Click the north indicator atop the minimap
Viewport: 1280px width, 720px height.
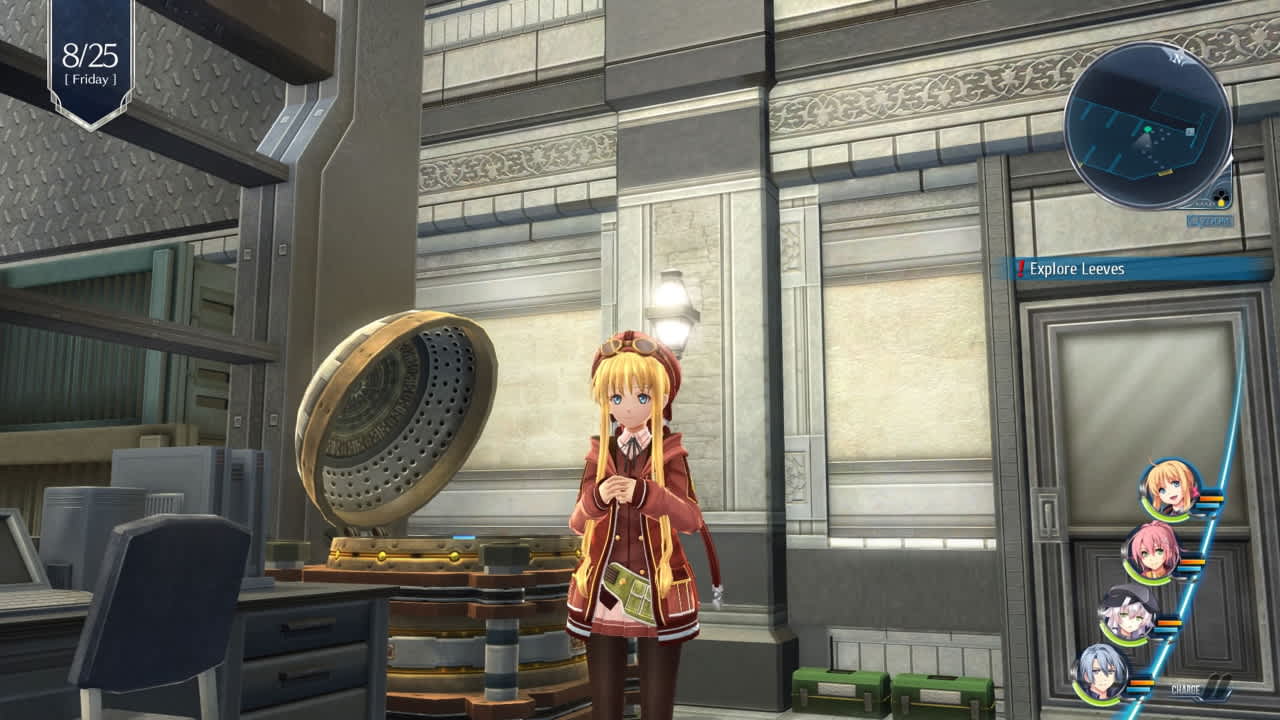point(1177,61)
